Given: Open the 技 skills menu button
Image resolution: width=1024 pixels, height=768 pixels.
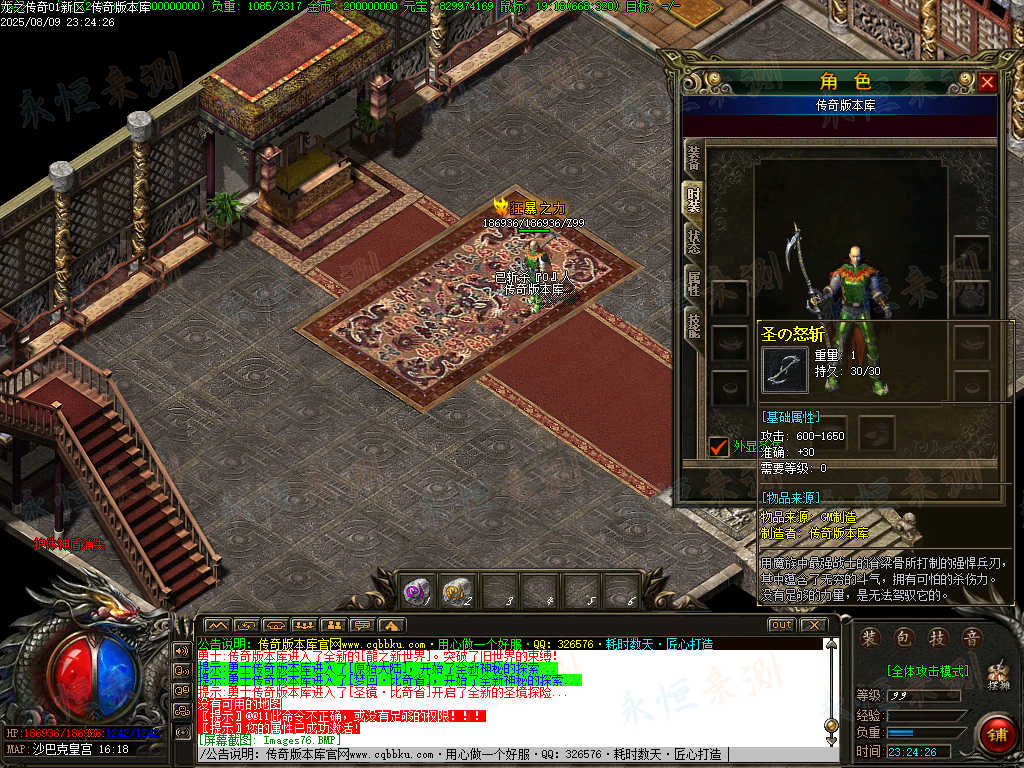Looking at the screenshot, I should 937,638.
